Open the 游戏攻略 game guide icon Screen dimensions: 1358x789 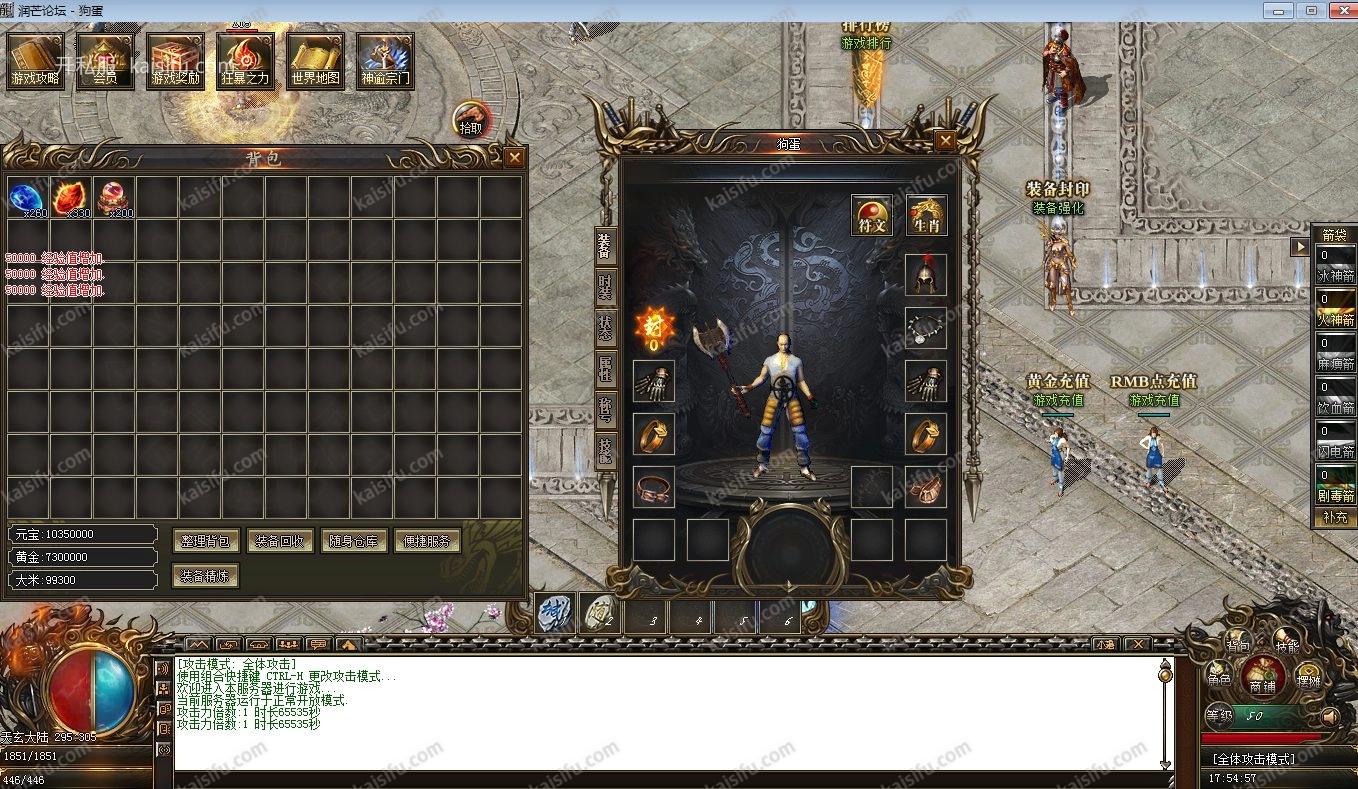click(35, 61)
